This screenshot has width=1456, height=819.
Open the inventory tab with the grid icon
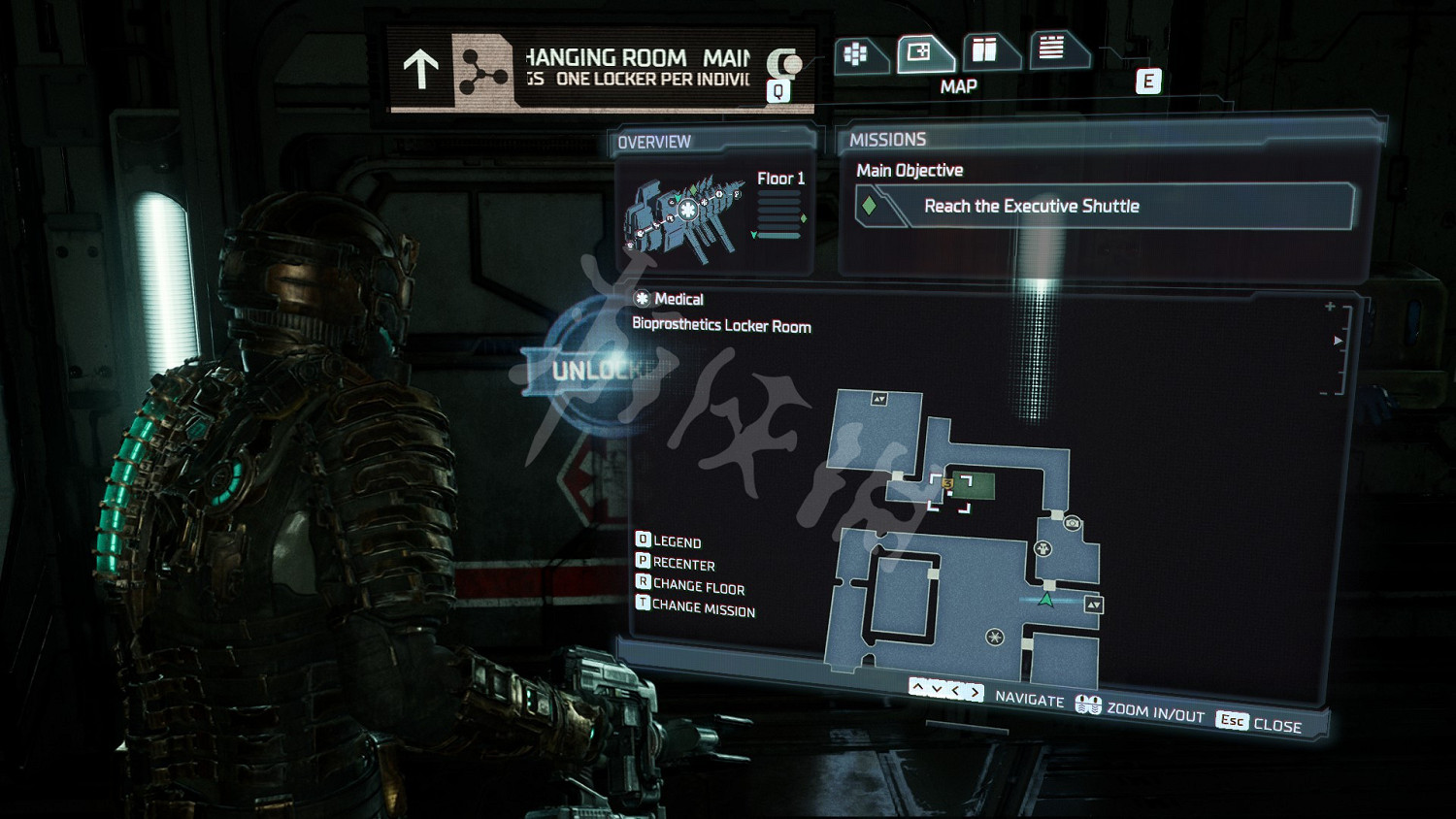[857, 54]
